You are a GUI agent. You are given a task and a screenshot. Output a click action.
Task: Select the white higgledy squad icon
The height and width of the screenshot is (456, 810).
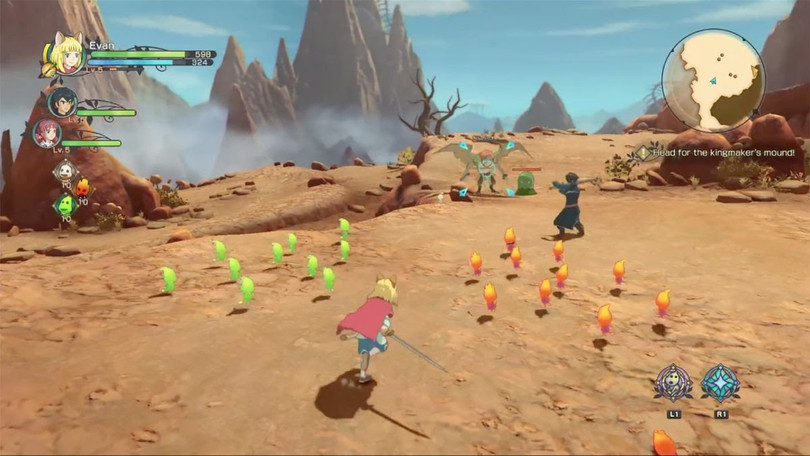tap(65, 172)
